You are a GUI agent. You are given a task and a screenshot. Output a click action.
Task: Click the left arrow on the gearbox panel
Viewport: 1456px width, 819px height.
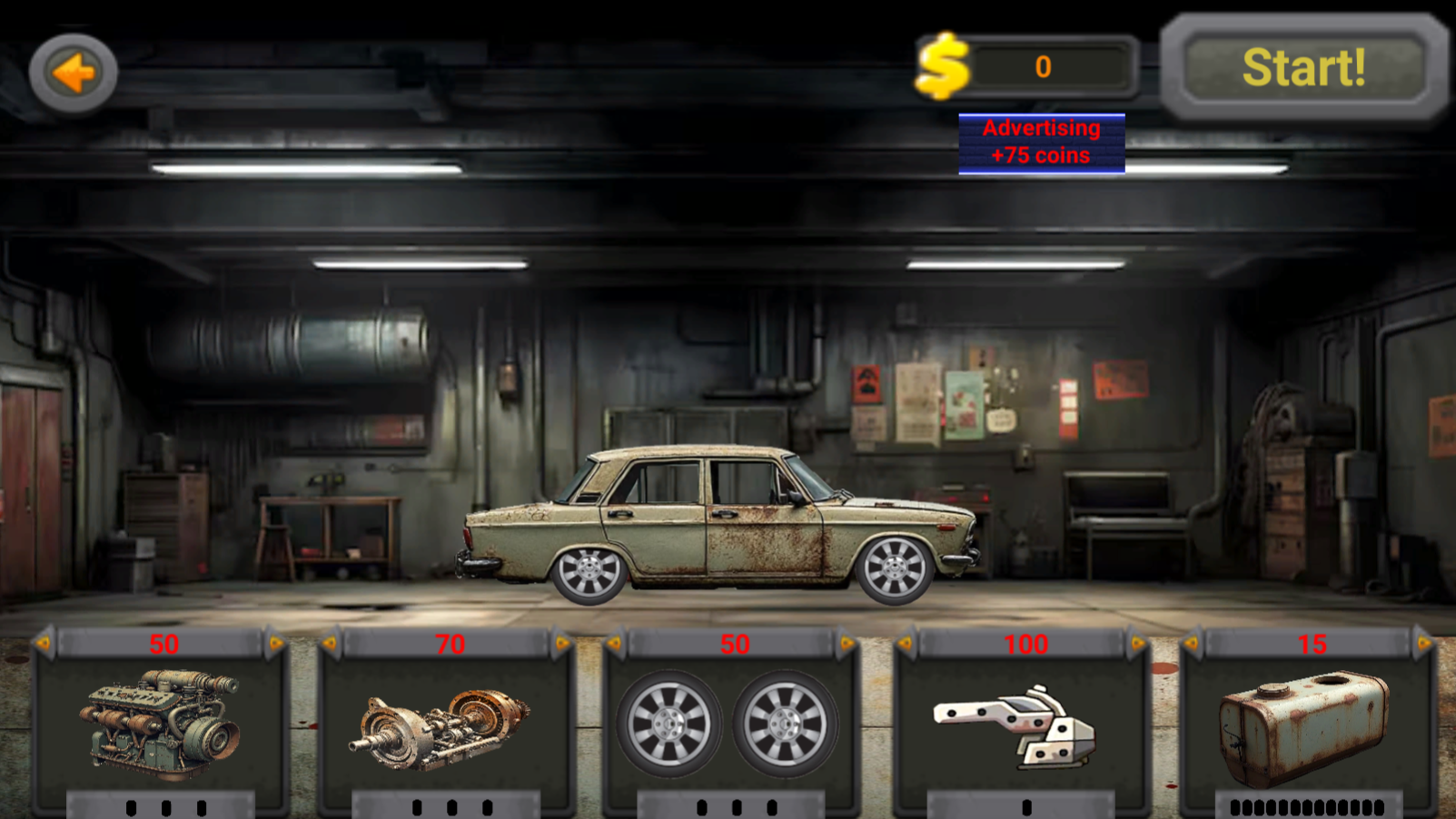330,644
